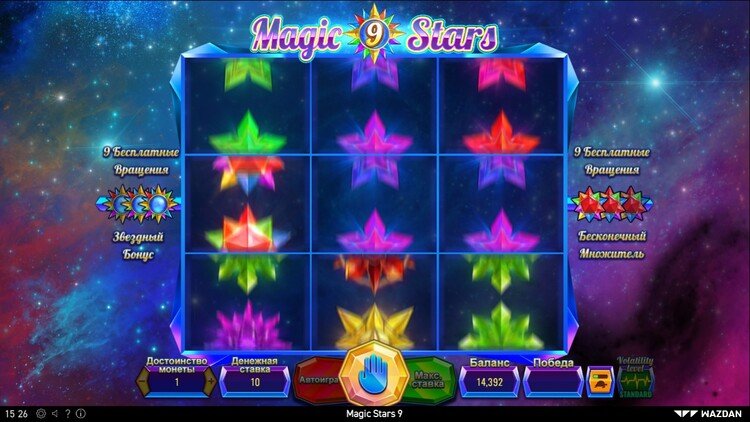This screenshot has height=422, width=750.
Task: Spin the reels with the hand button
Action: (374, 374)
